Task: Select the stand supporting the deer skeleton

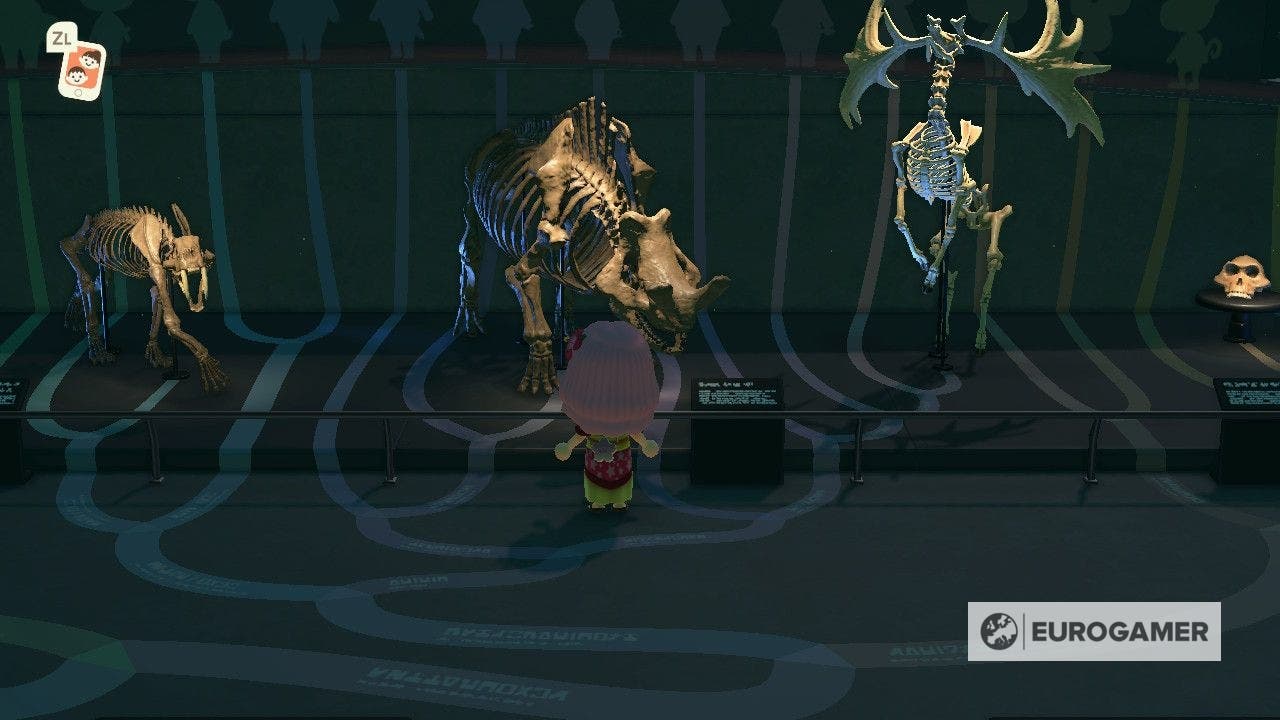Action: [940, 320]
